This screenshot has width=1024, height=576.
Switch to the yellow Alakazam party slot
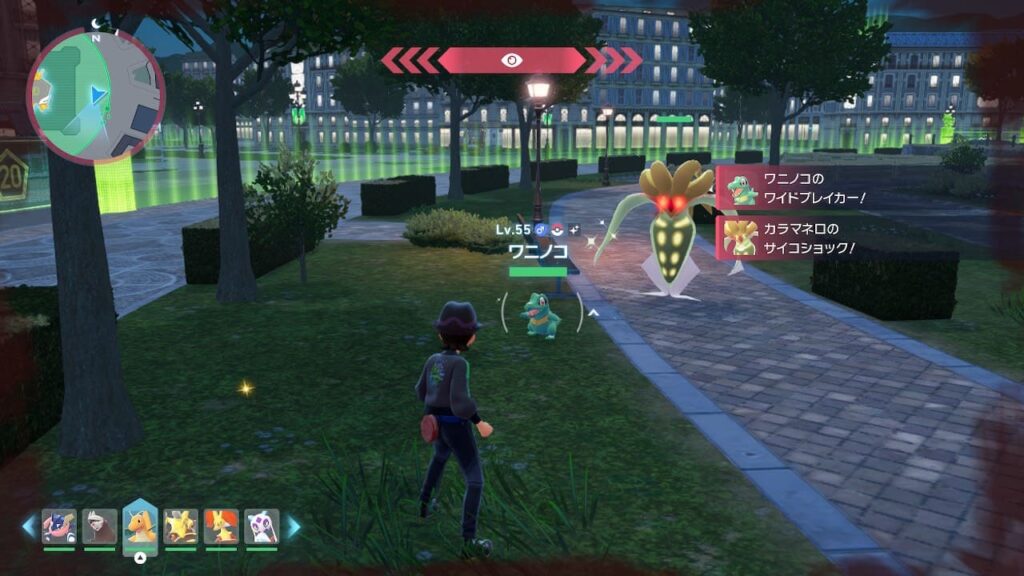pyautogui.click(x=181, y=526)
